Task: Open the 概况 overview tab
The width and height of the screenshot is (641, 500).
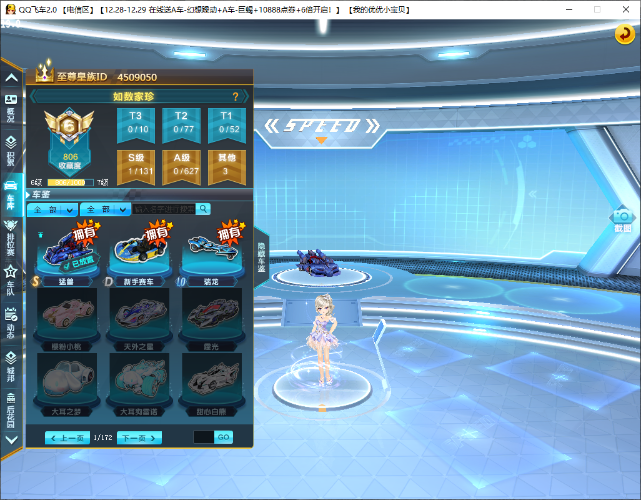Action: (x=11, y=107)
